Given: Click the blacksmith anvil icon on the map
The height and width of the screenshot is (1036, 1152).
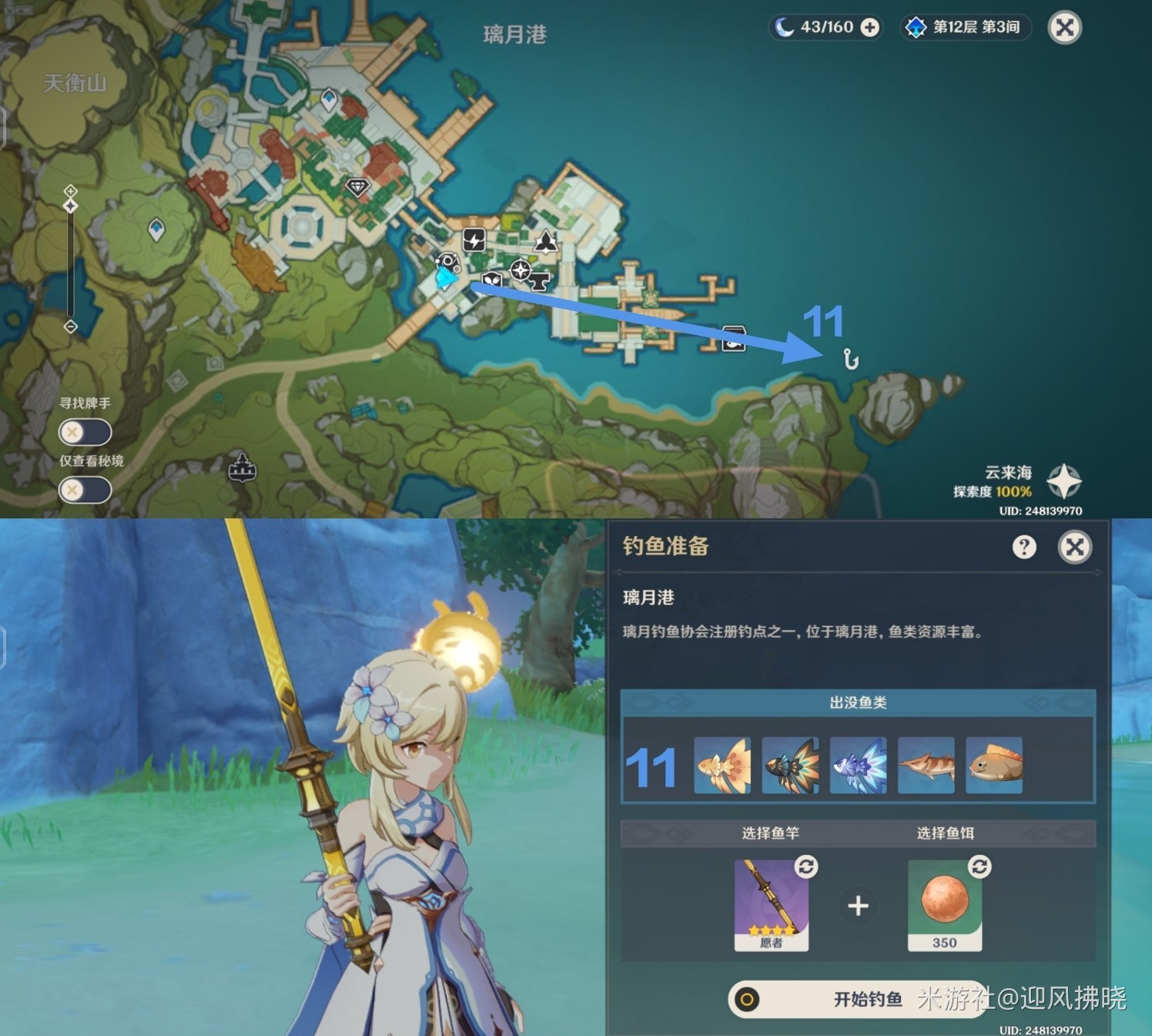Looking at the screenshot, I should click(x=538, y=281).
